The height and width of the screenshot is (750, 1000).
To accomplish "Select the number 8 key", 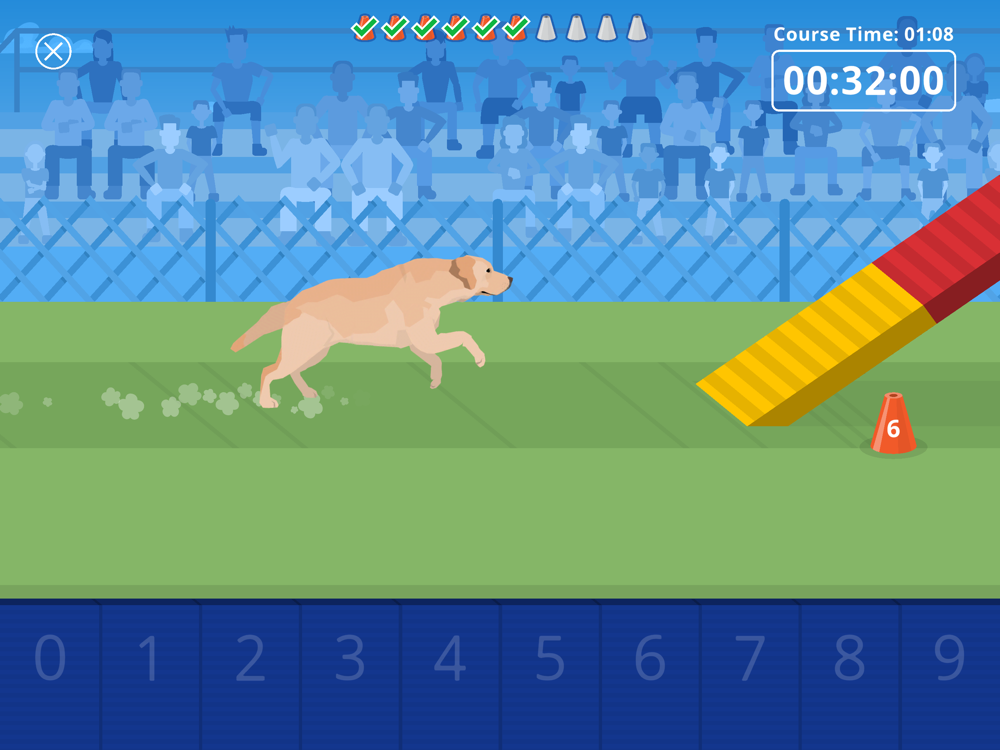I will [x=850, y=660].
